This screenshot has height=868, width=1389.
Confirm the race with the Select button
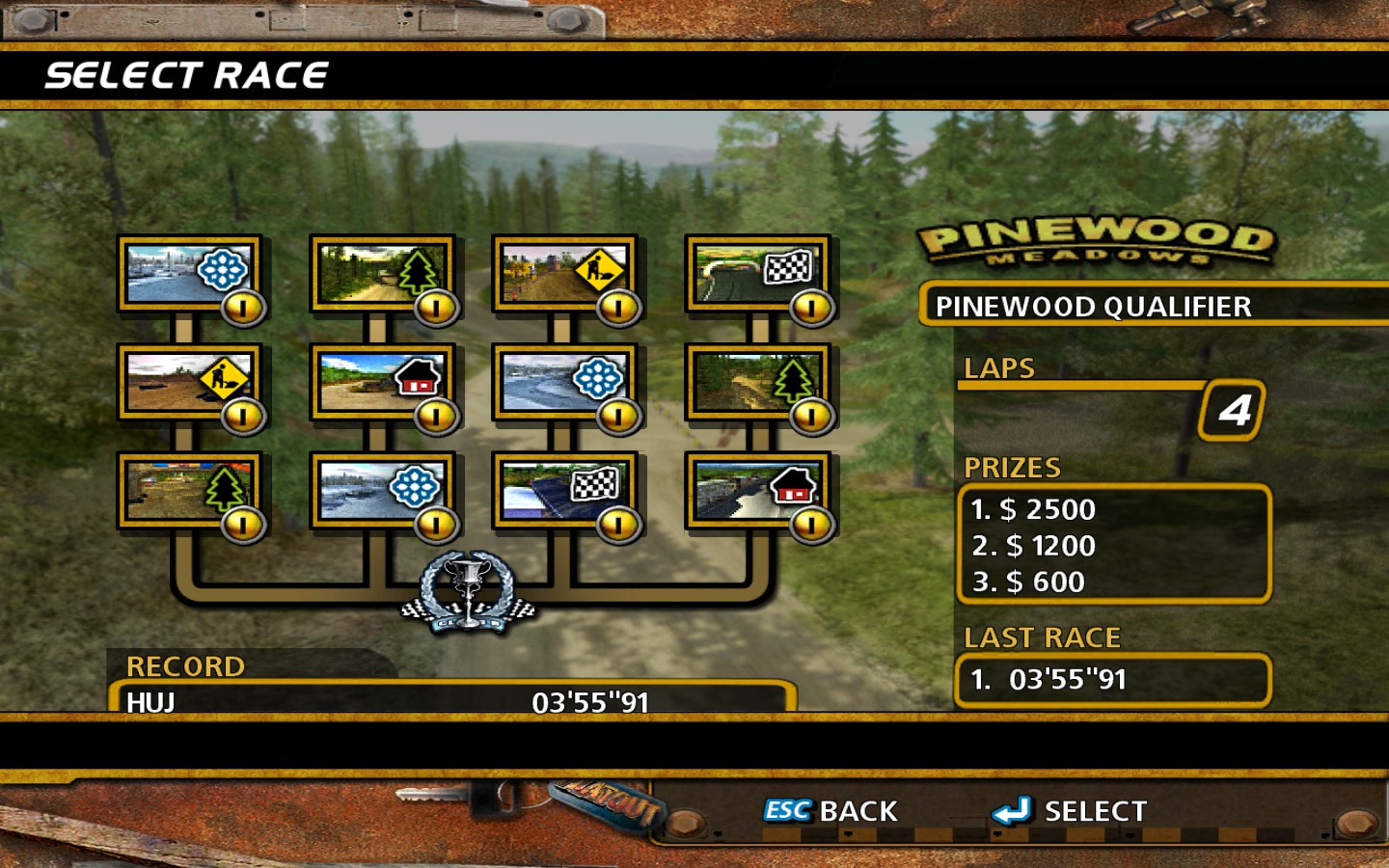(x=1071, y=811)
